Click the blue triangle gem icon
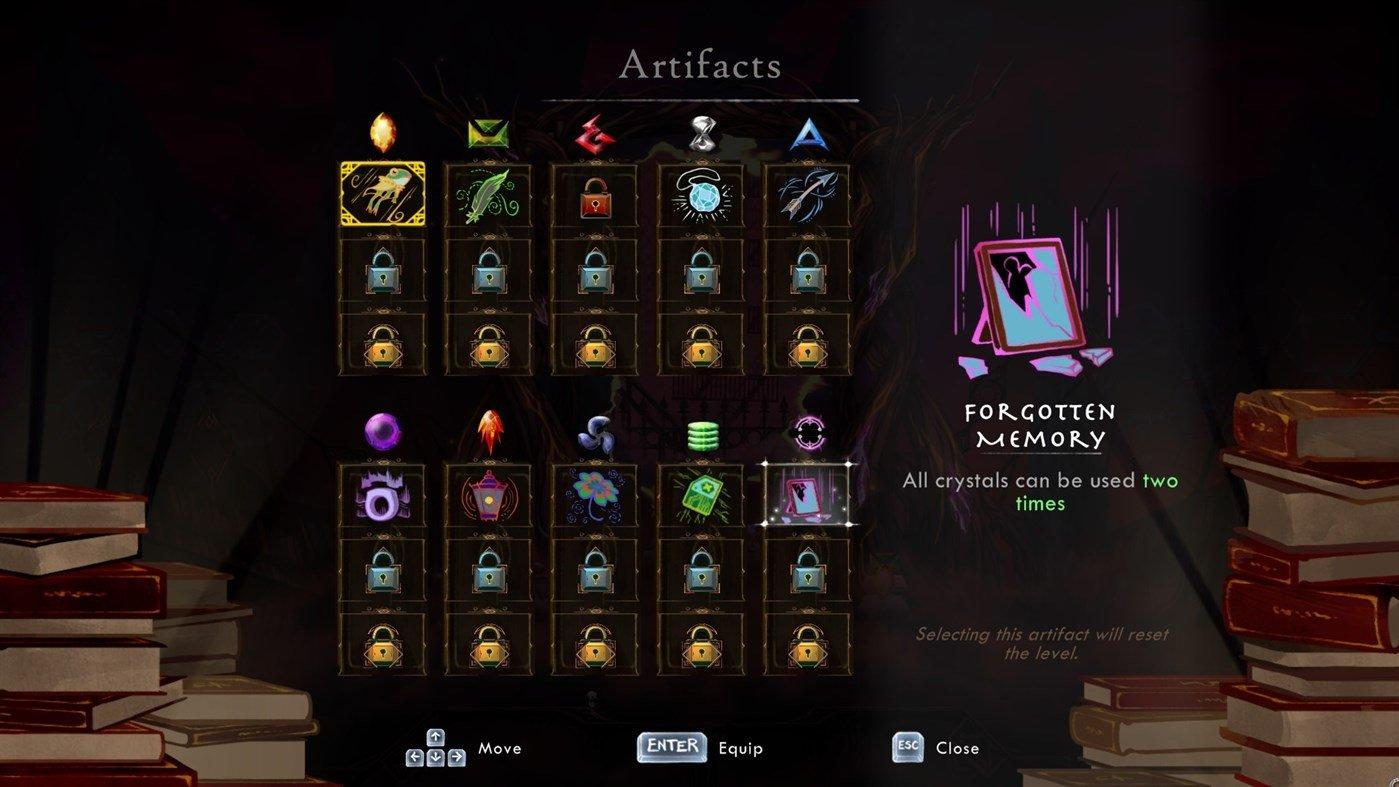The width and height of the screenshot is (1399, 787). pyautogui.click(x=807, y=133)
